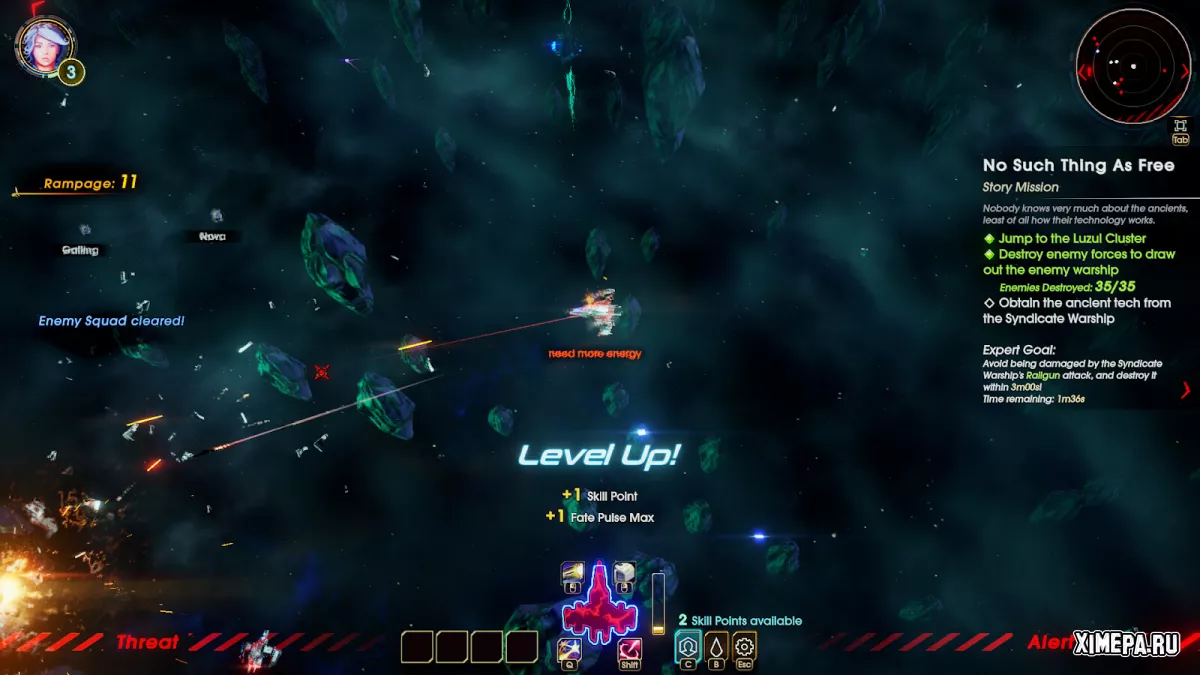Open the droplet-shaped menu icon
Image resolution: width=1200 pixels, height=675 pixels.
tap(717, 646)
